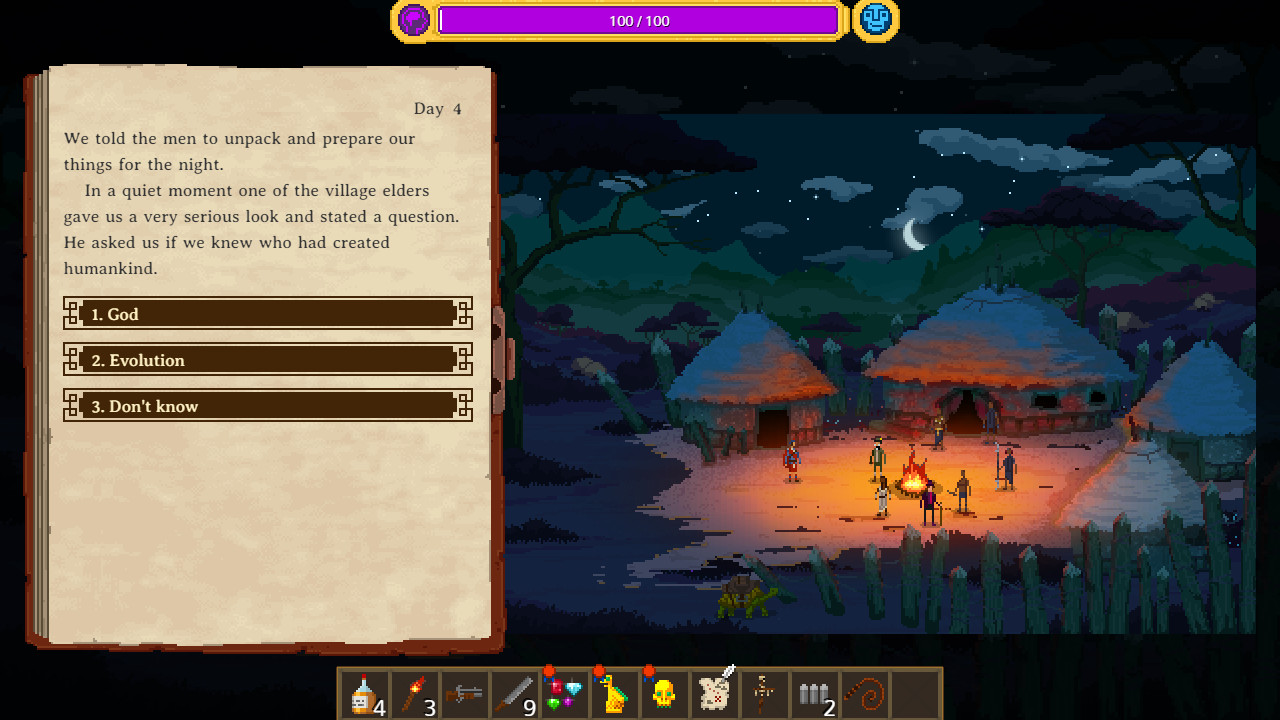1280x720 pixels.
Task: Select the rifle from the inventory bar
Action: coord(465,692)
